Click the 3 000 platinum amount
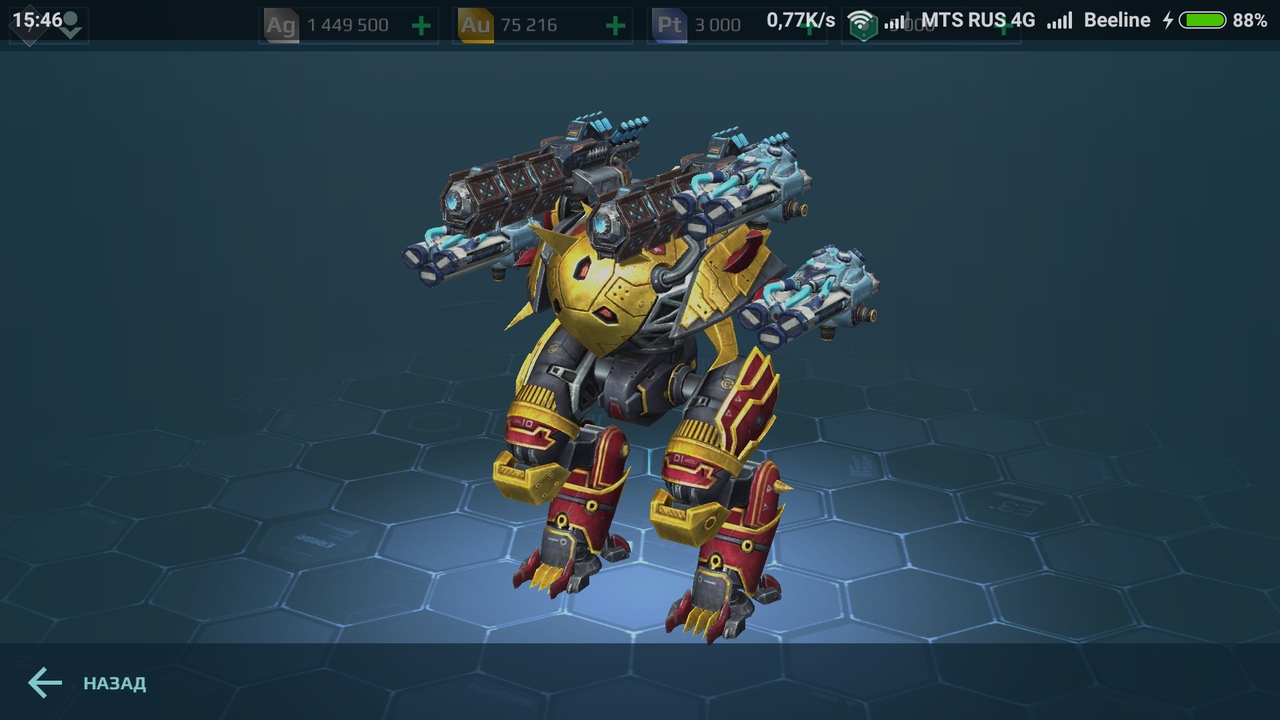 click(718, 24)
